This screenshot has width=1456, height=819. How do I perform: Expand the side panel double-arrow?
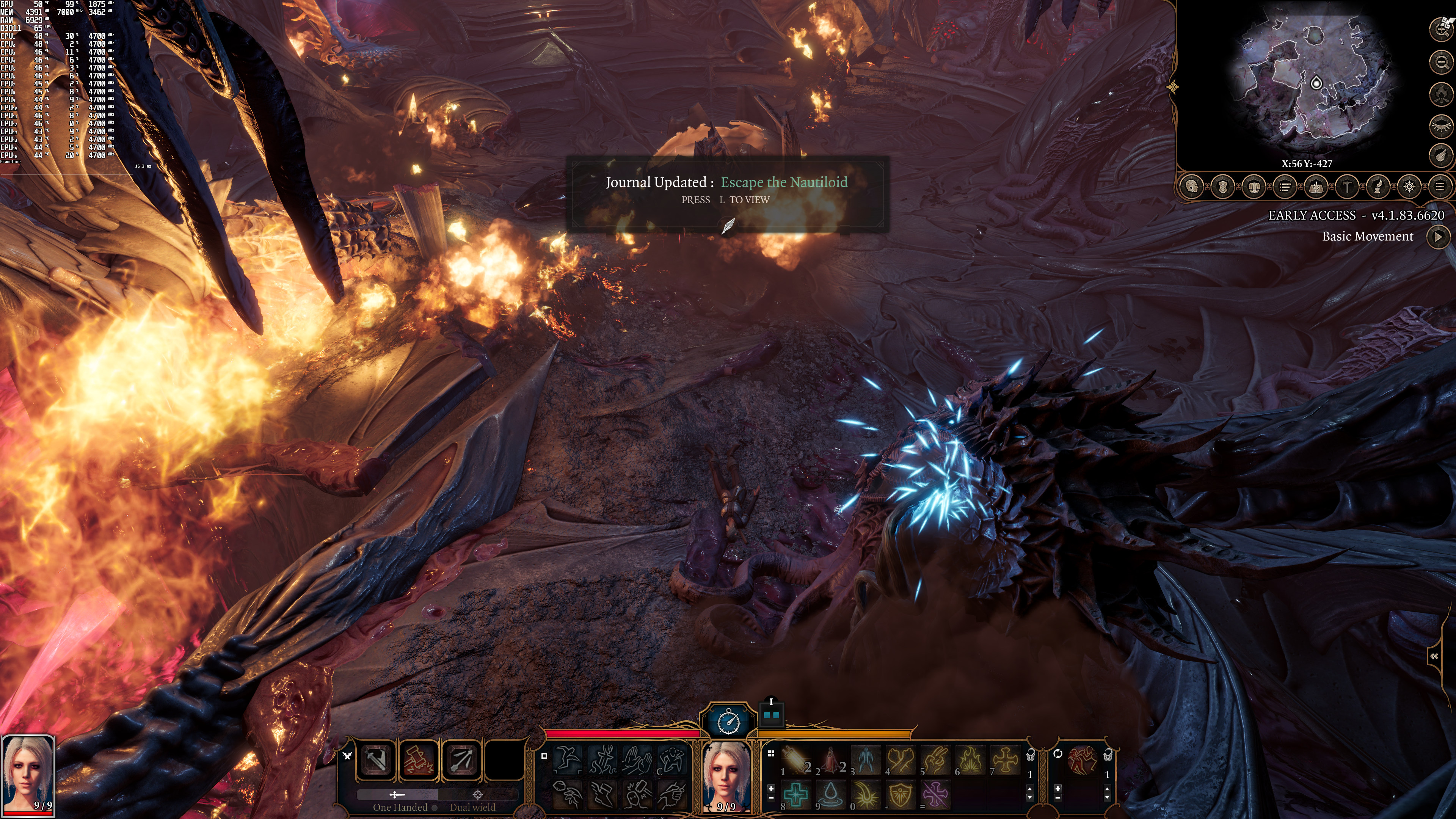[1434, 656]
